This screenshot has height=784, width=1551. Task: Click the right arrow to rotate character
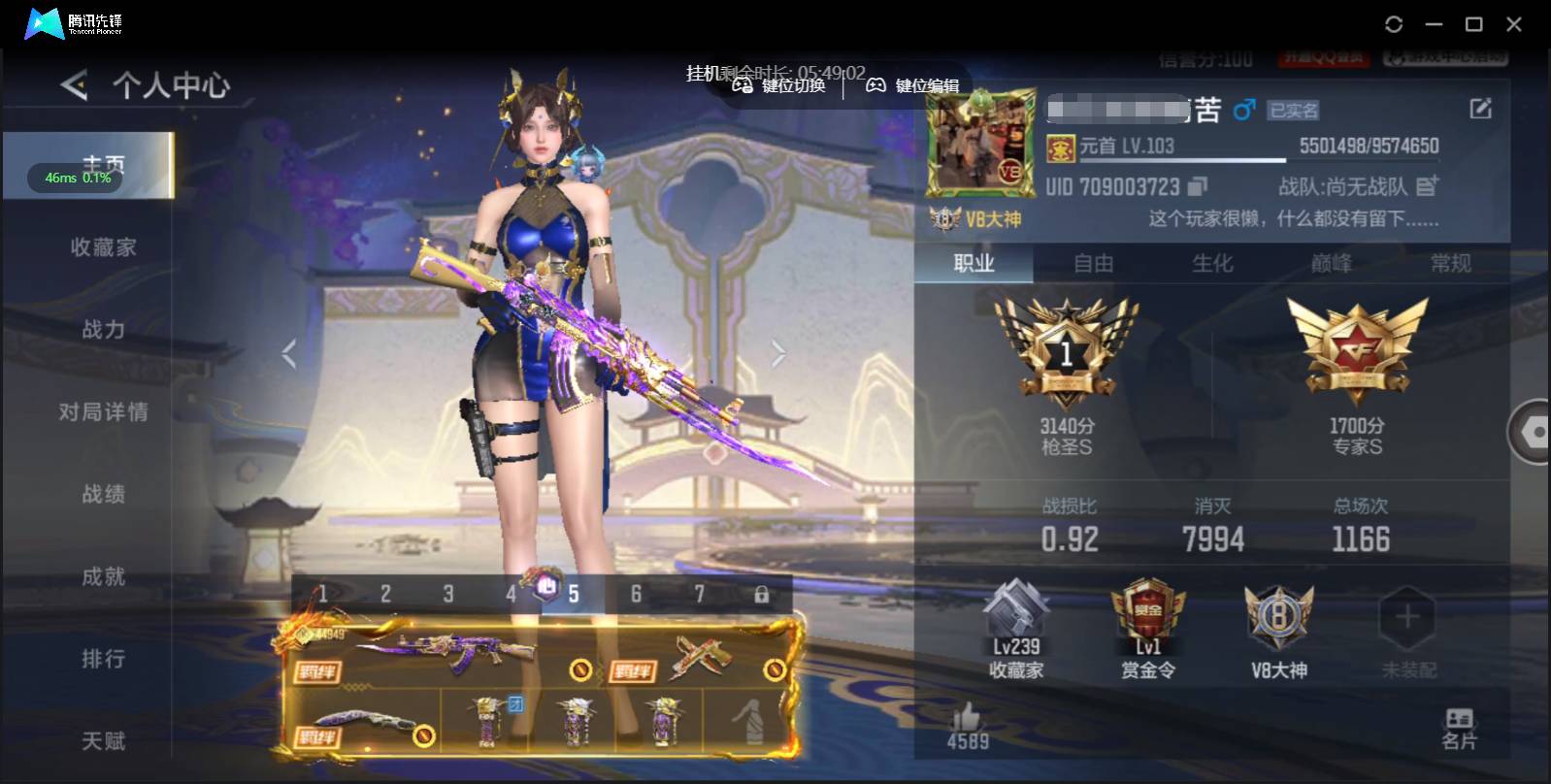777,354
